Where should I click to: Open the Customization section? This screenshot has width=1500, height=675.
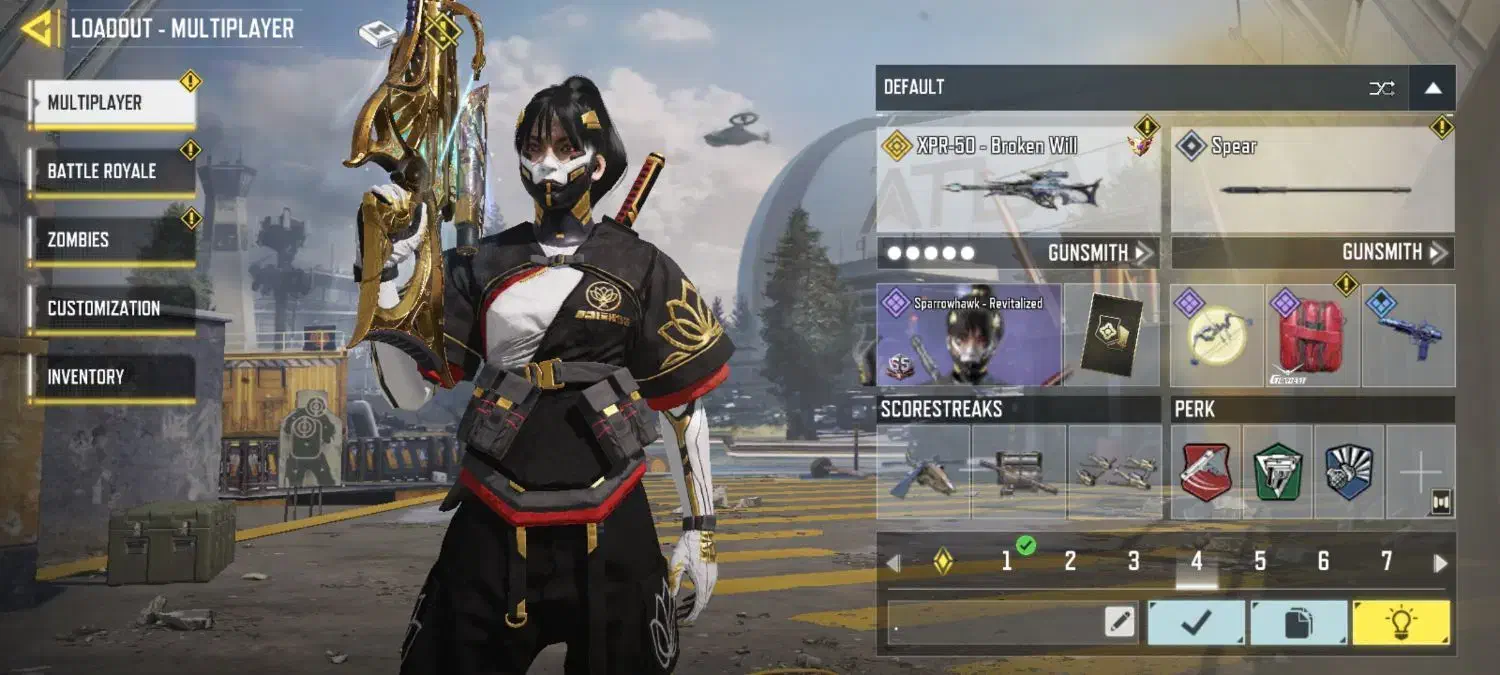click(x=111, y=308)
